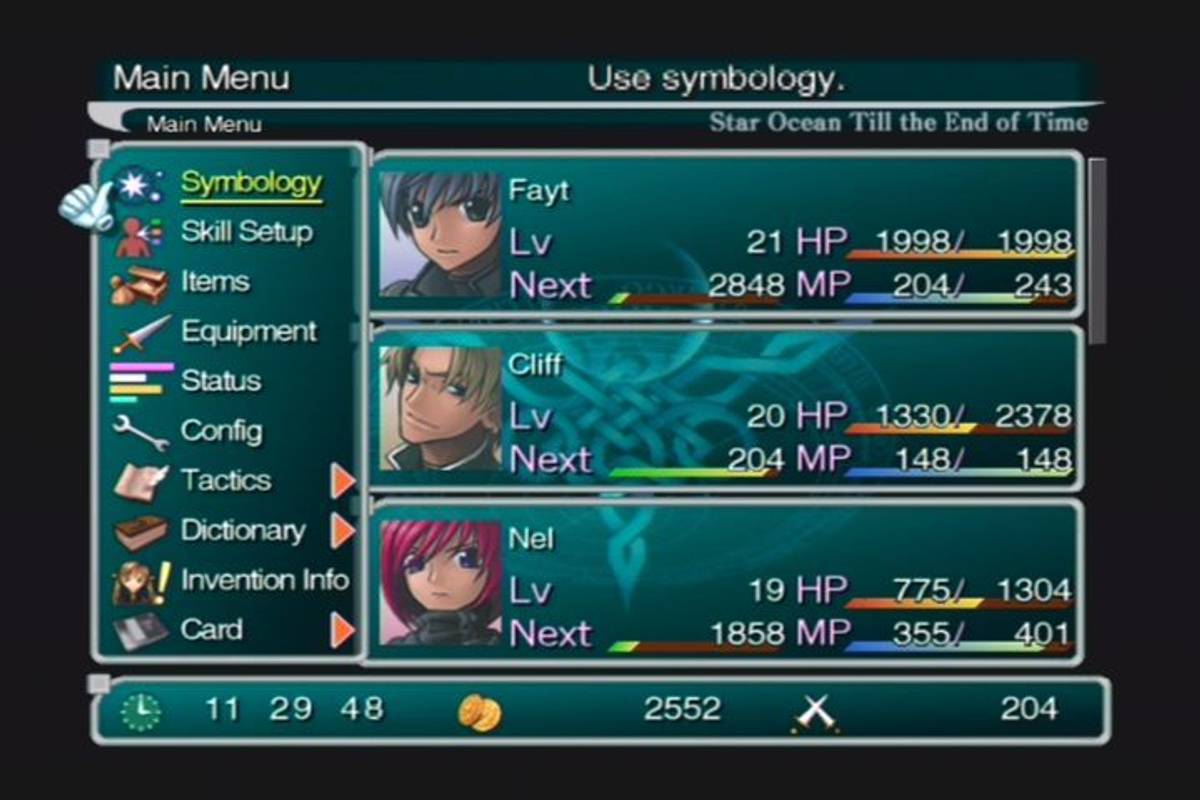
Task: Click the party list scrollbar
Action: 1097,250
